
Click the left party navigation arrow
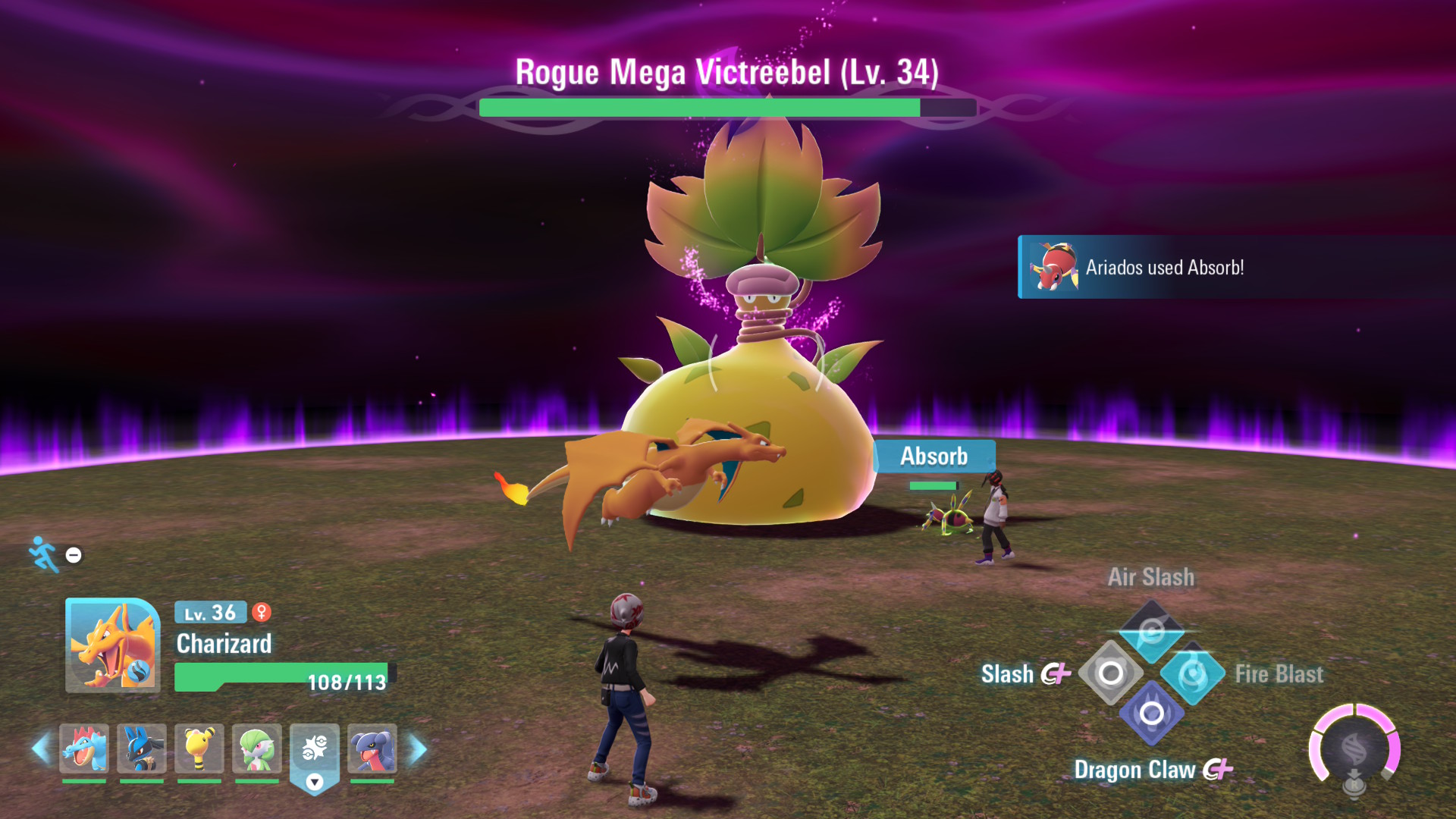point(40,747)
